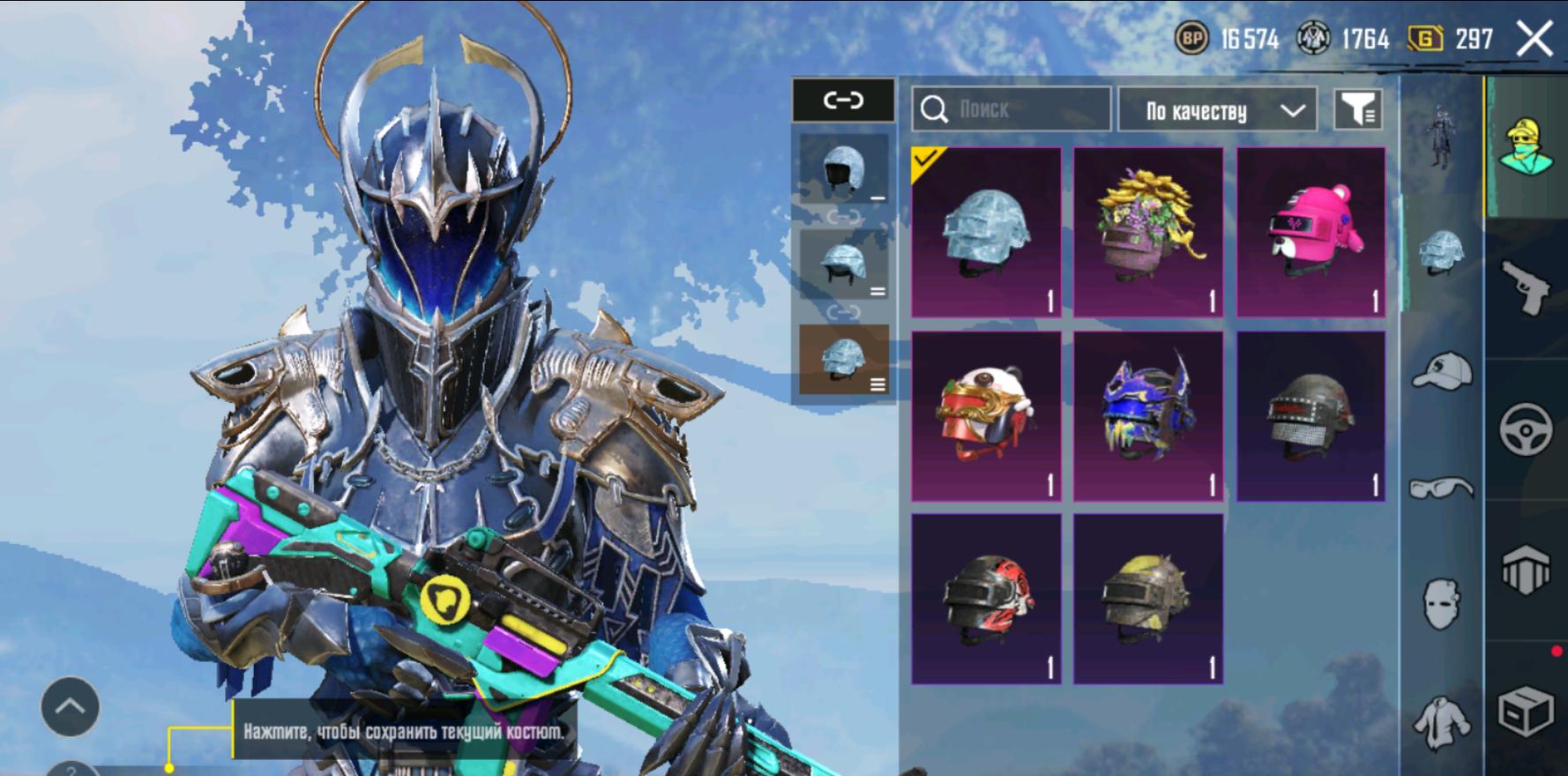Open the glasses accessory tab
The width and height of the screenshot is (1568, 776).
[1441, 488]
